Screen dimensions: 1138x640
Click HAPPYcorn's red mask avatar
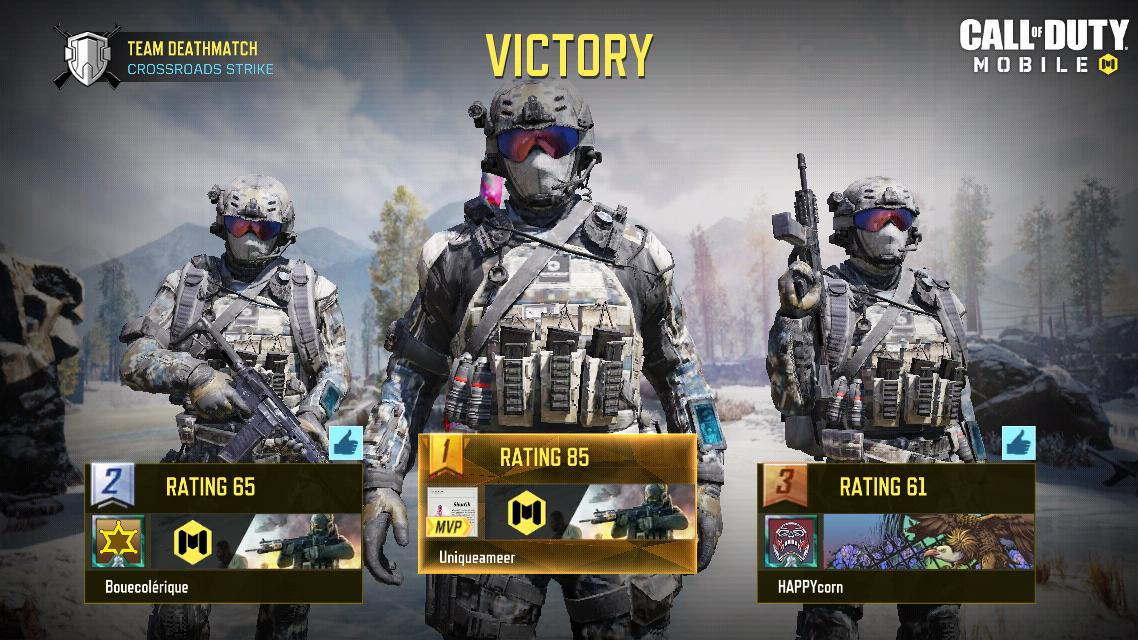792,542
